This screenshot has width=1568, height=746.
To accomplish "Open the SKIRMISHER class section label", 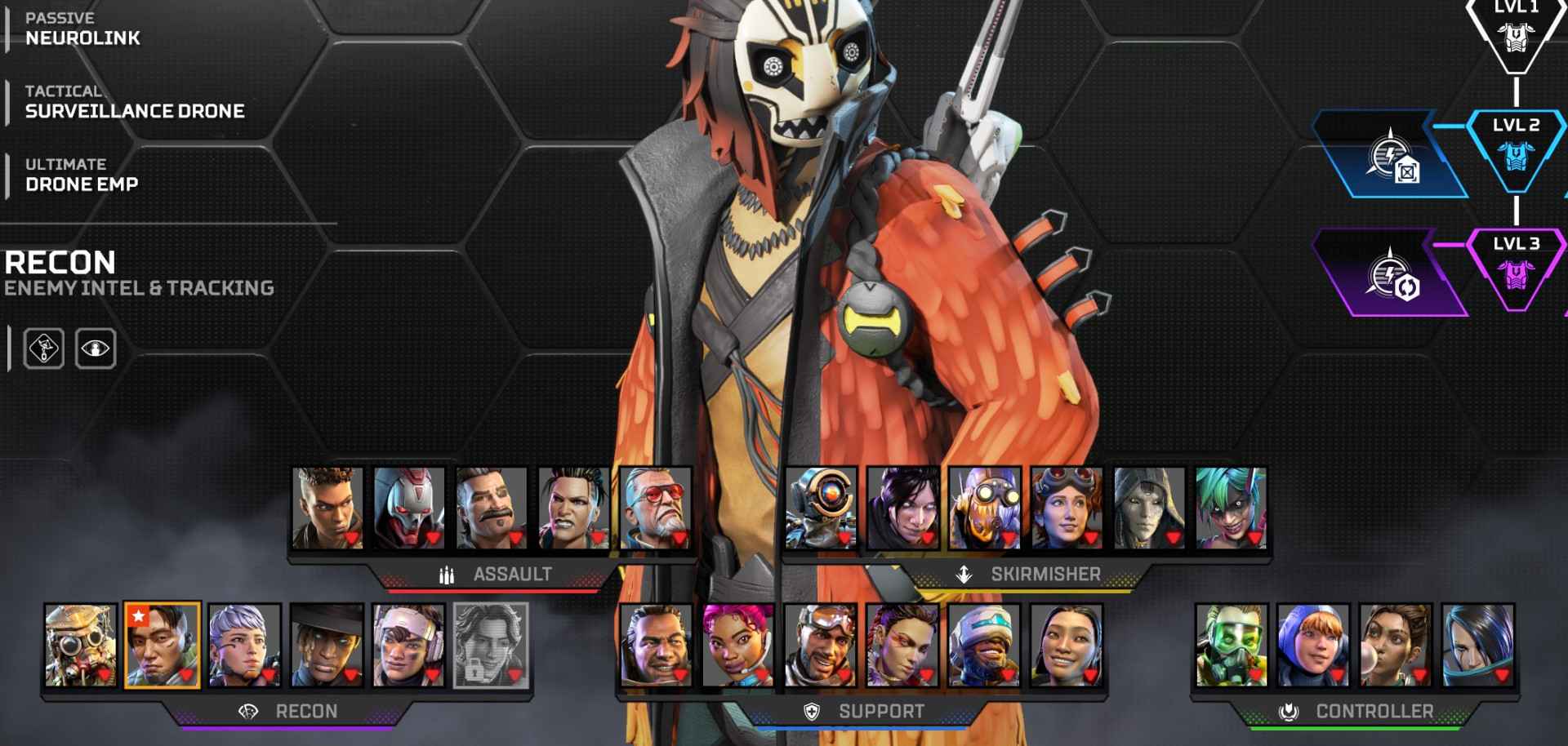I will (1045, 574).
